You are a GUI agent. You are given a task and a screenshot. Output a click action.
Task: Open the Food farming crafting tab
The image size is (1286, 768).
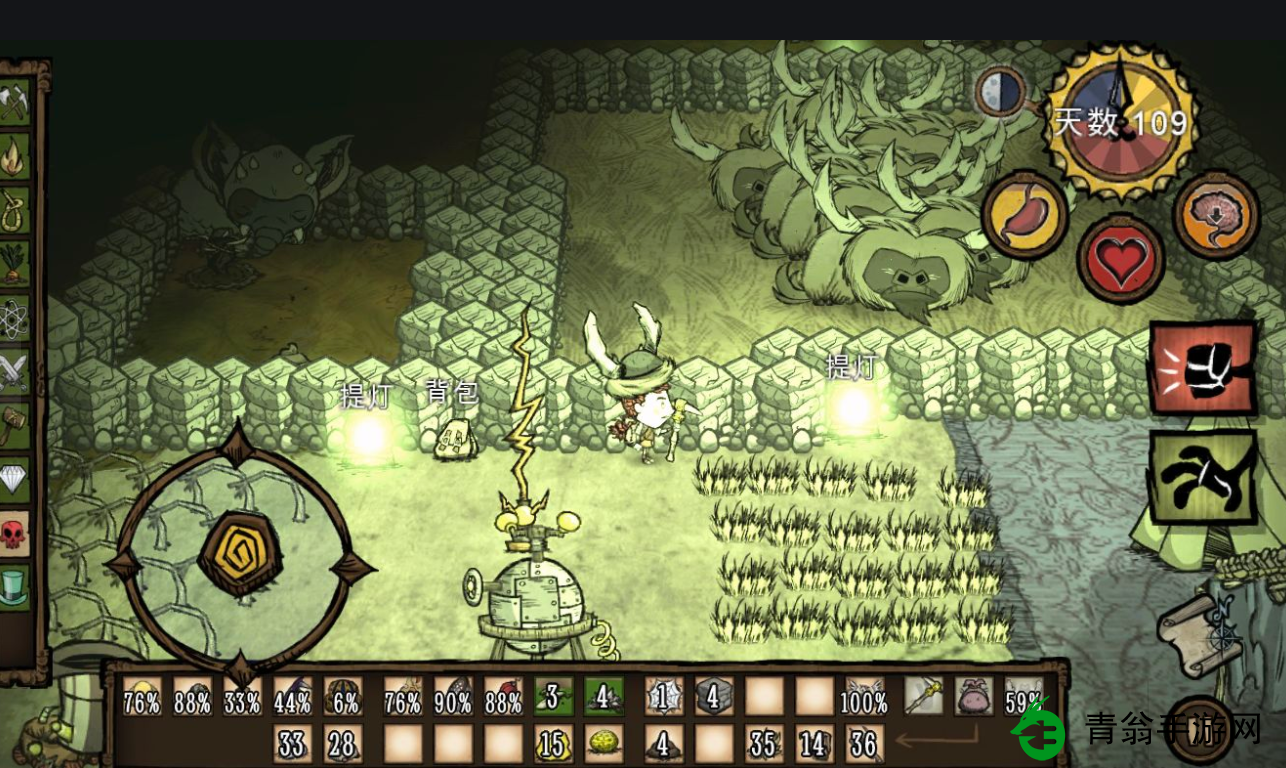pos(14,264)
